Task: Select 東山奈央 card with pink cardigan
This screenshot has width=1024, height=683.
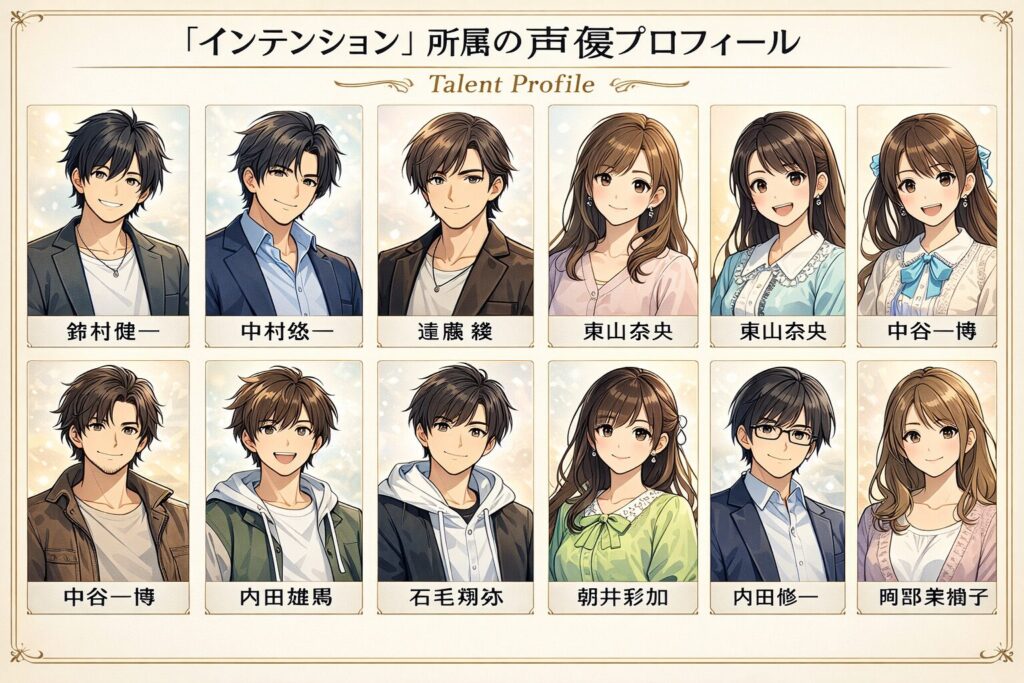Action: point(624,225)
